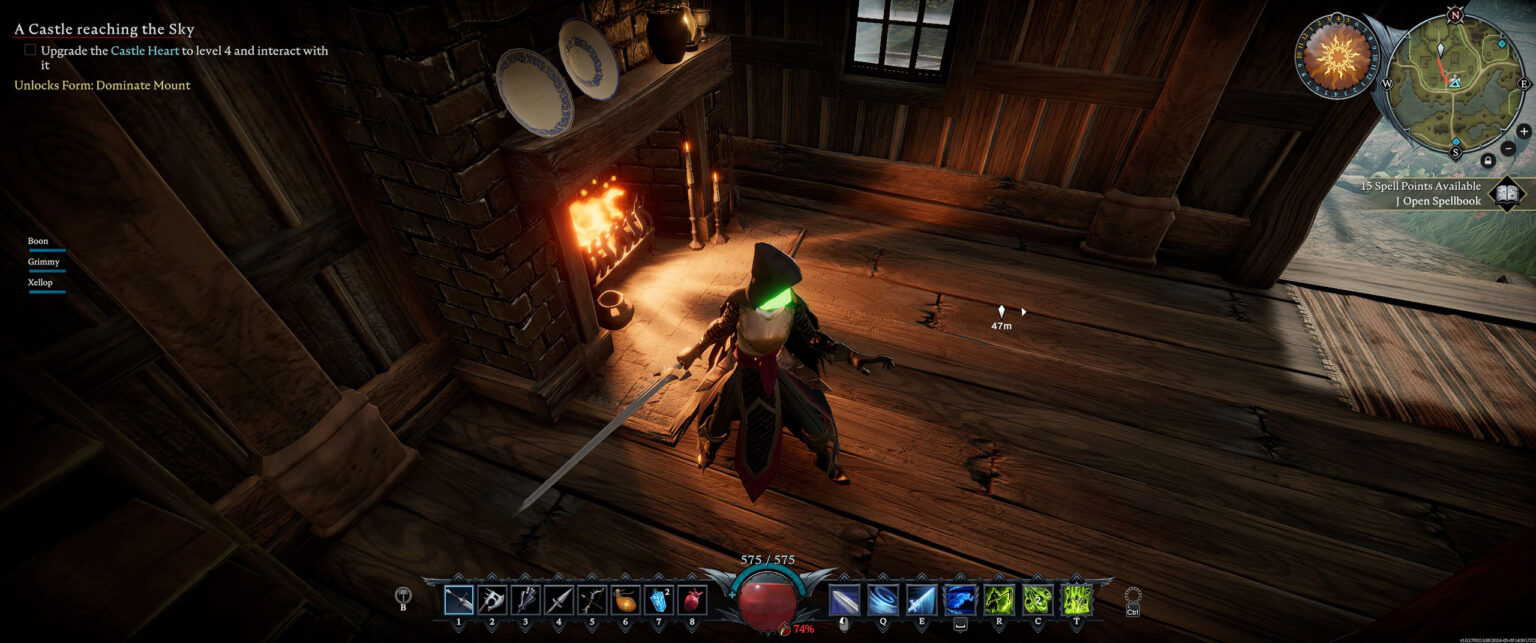Zoom in the minimap

pos(1523,131)
